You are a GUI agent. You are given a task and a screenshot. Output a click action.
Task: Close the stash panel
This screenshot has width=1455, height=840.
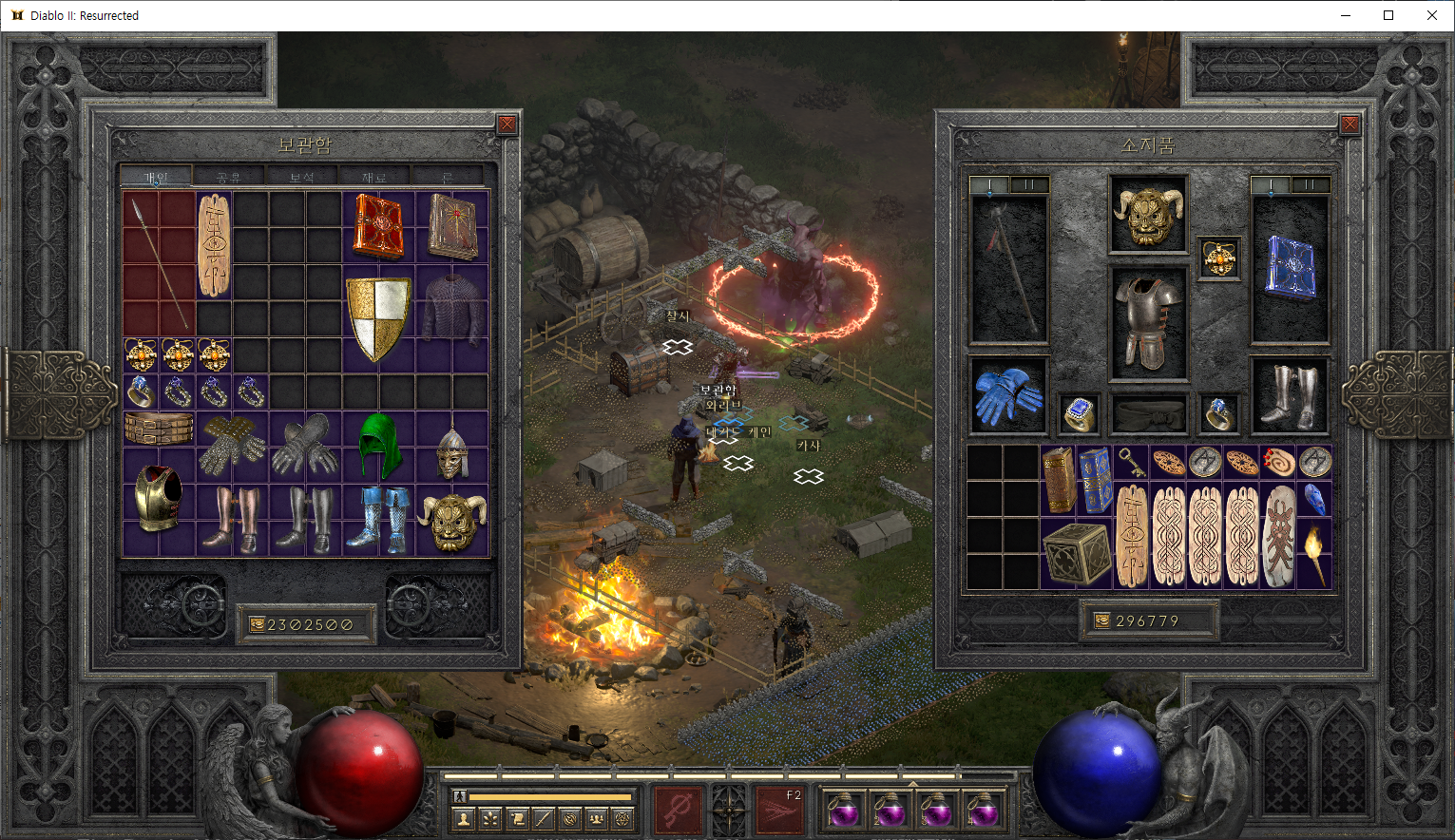(507, 124)
